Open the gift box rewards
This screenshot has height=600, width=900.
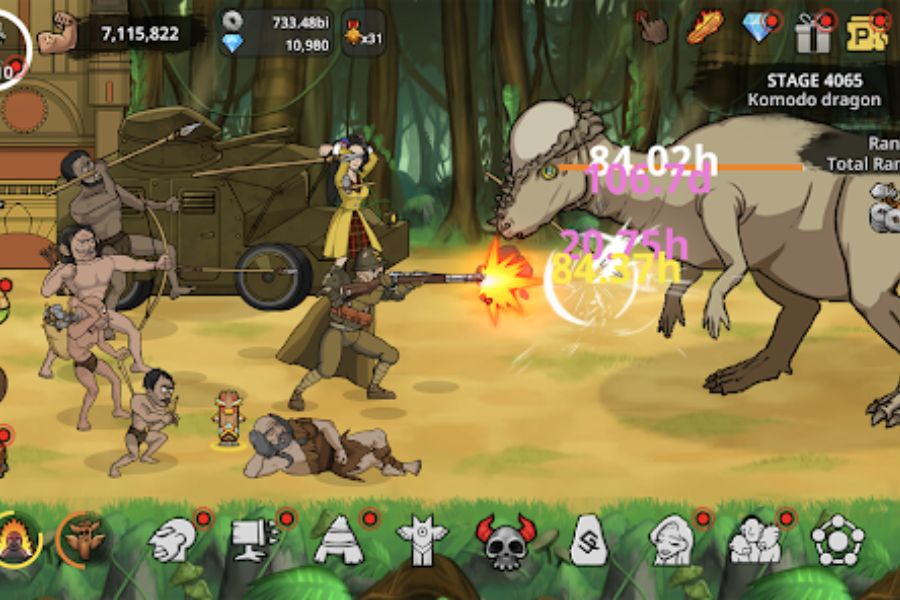[812, 33]
